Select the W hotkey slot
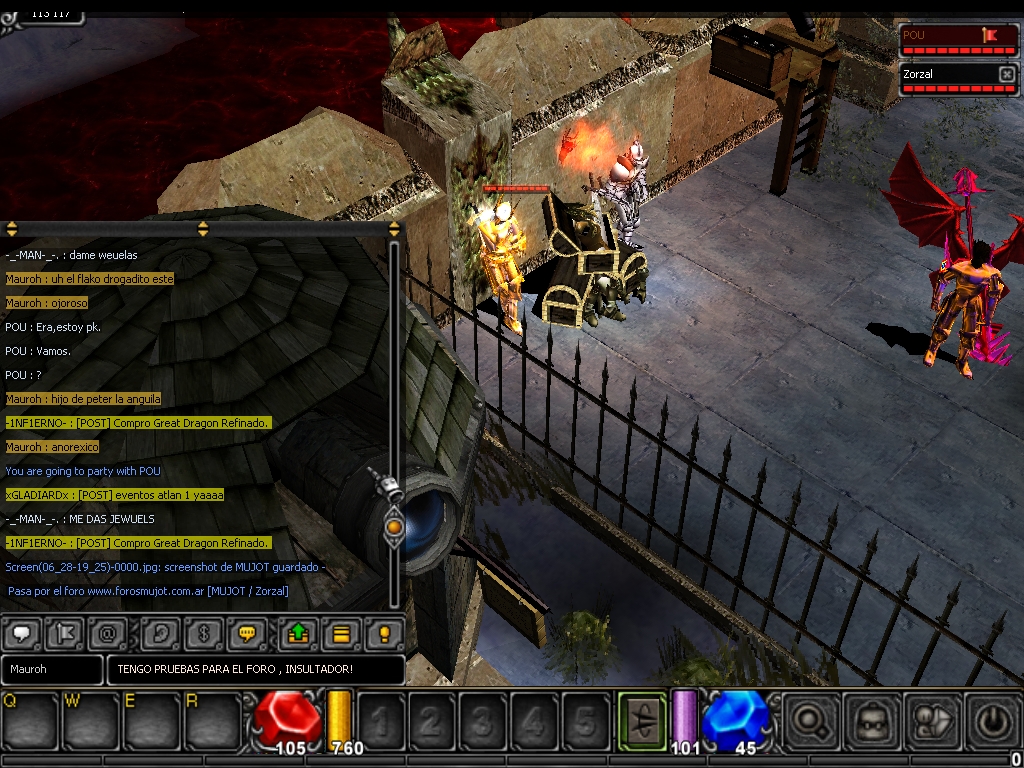Screen dimensions: 1024x768 91,720
